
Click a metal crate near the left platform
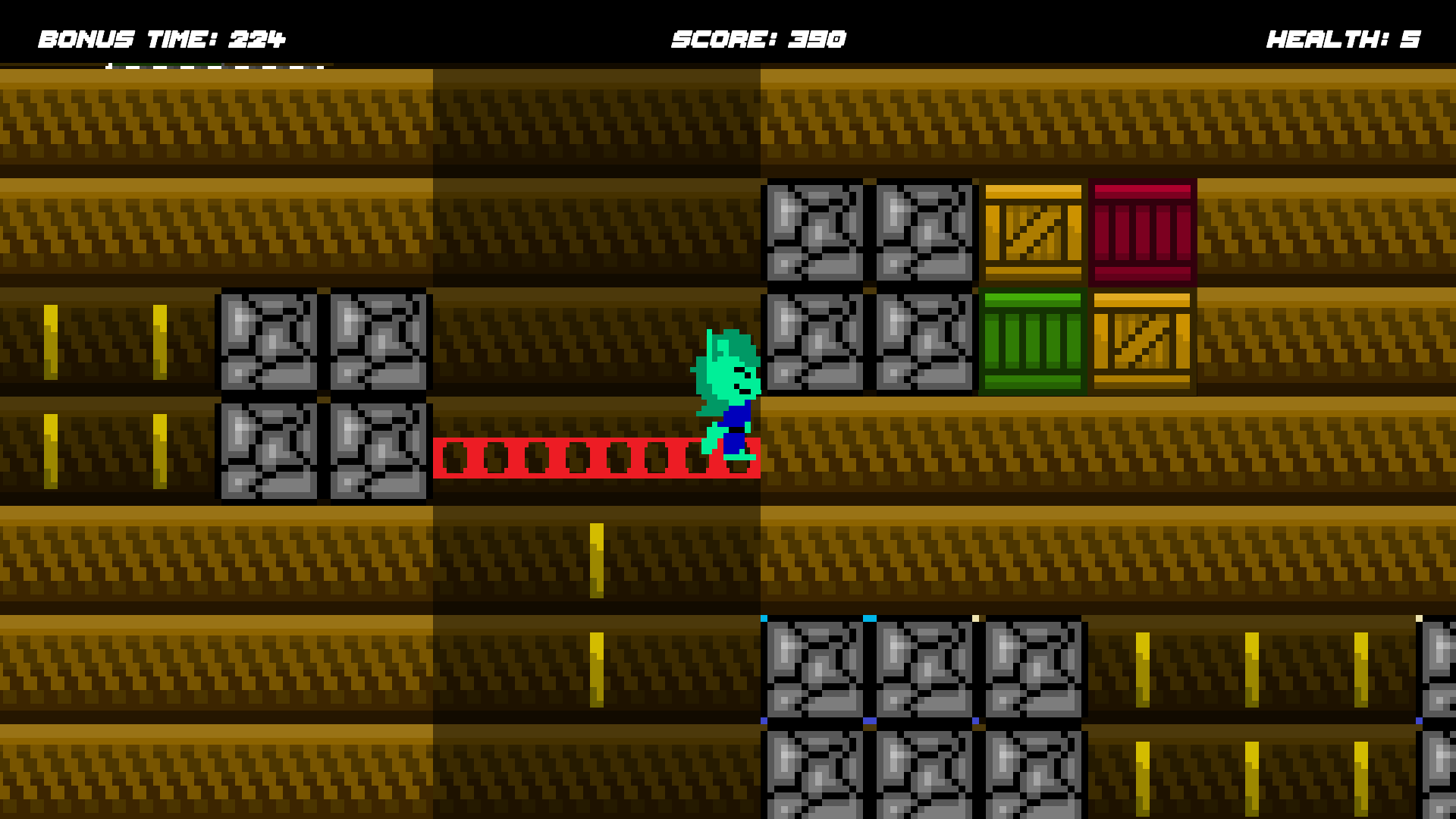tap(269, 341)
